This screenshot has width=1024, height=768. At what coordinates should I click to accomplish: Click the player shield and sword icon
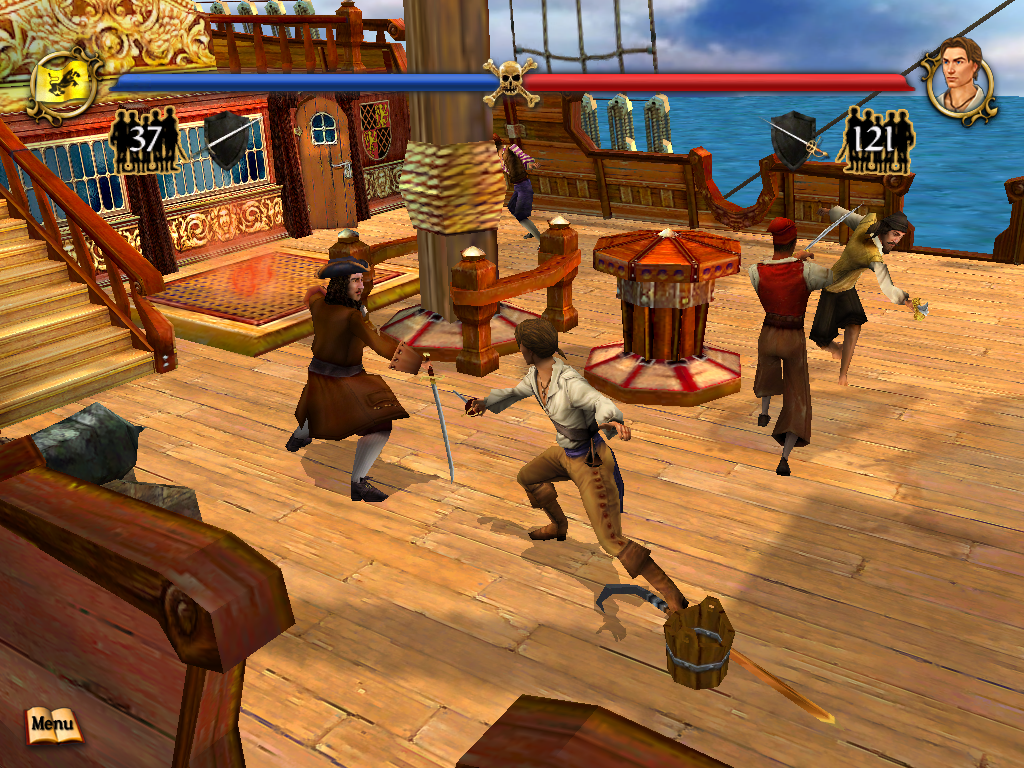tap(794, 140)
